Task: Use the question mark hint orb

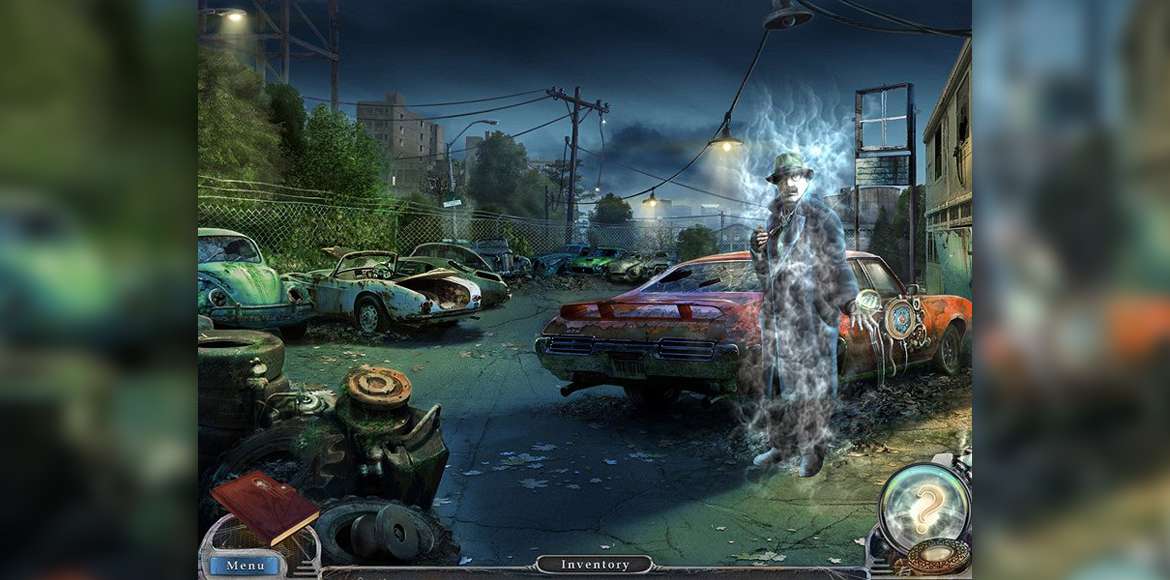Action: coord(924,506)
